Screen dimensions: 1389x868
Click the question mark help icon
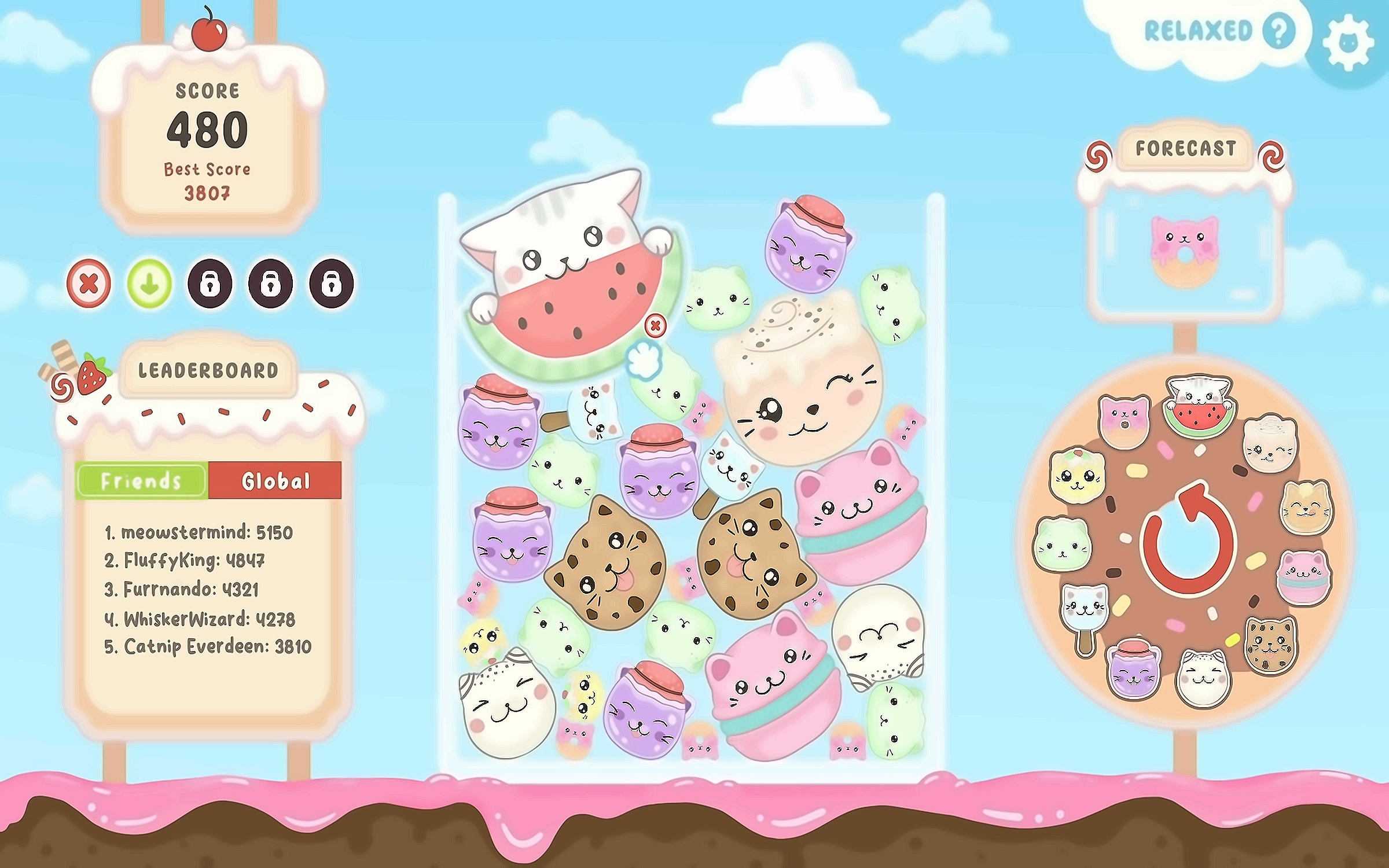[1278, 31]
